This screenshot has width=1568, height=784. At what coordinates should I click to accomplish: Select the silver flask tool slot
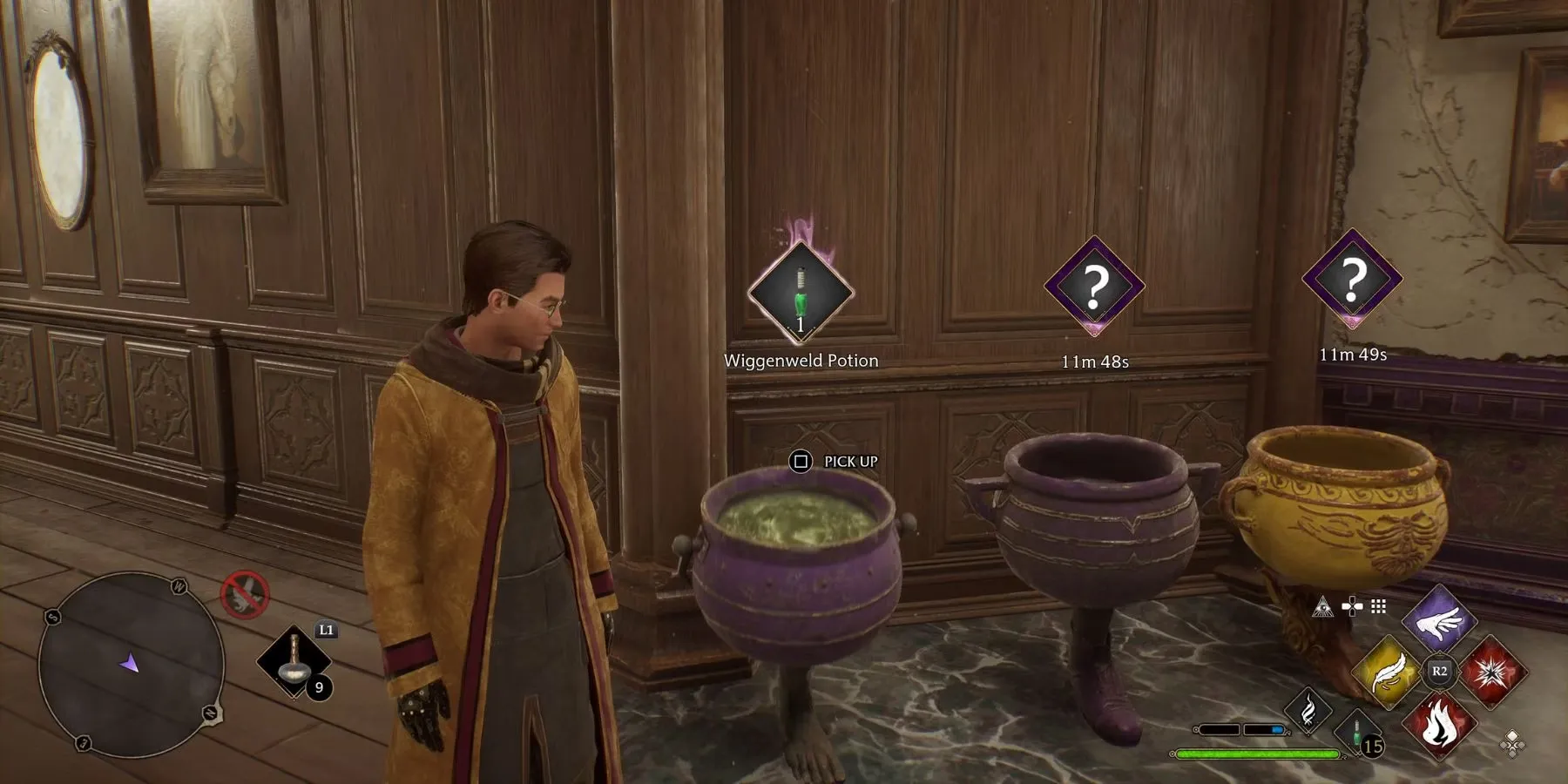click(x=294, y=662)
